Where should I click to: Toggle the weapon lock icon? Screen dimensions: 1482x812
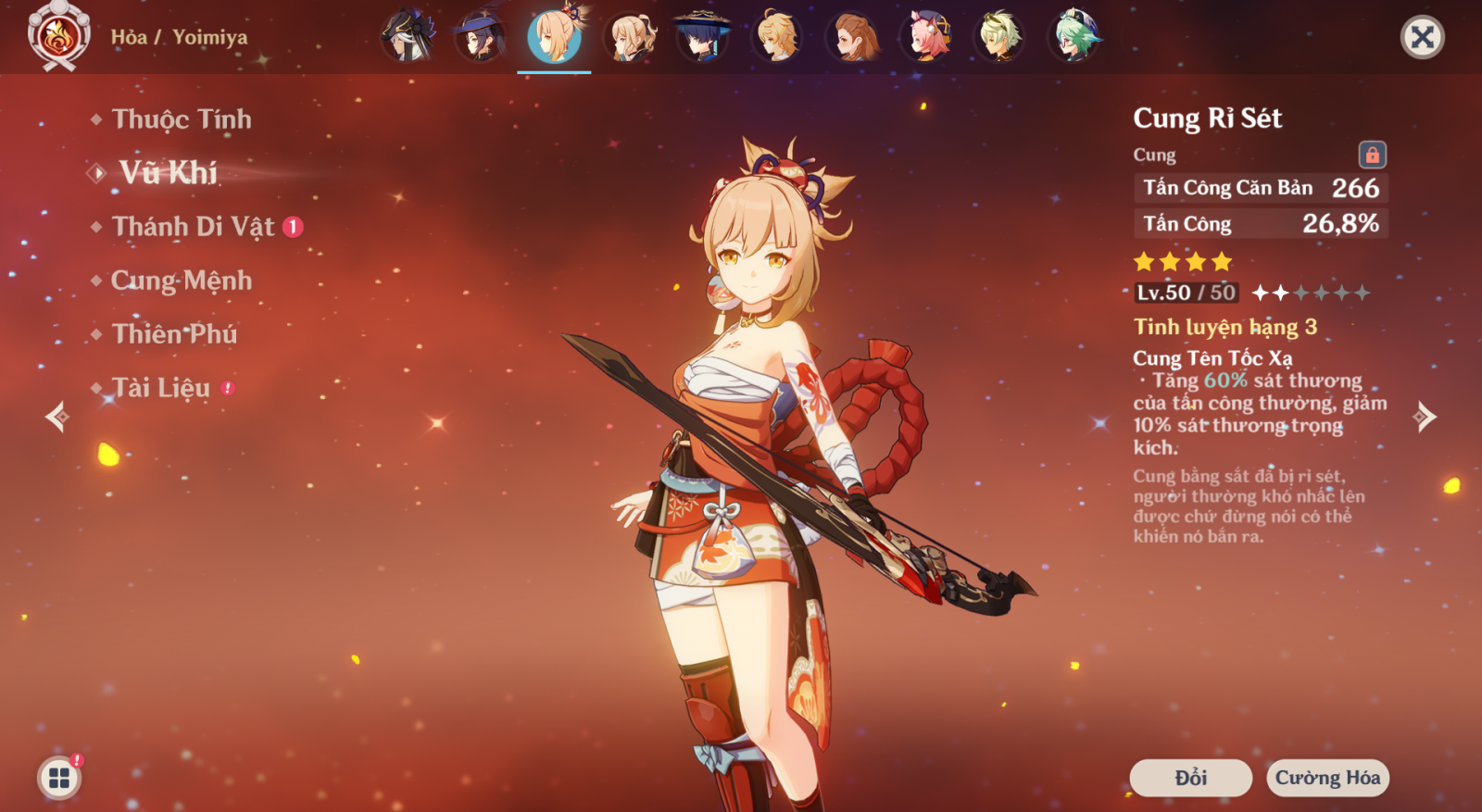(x=1372, y=155)
